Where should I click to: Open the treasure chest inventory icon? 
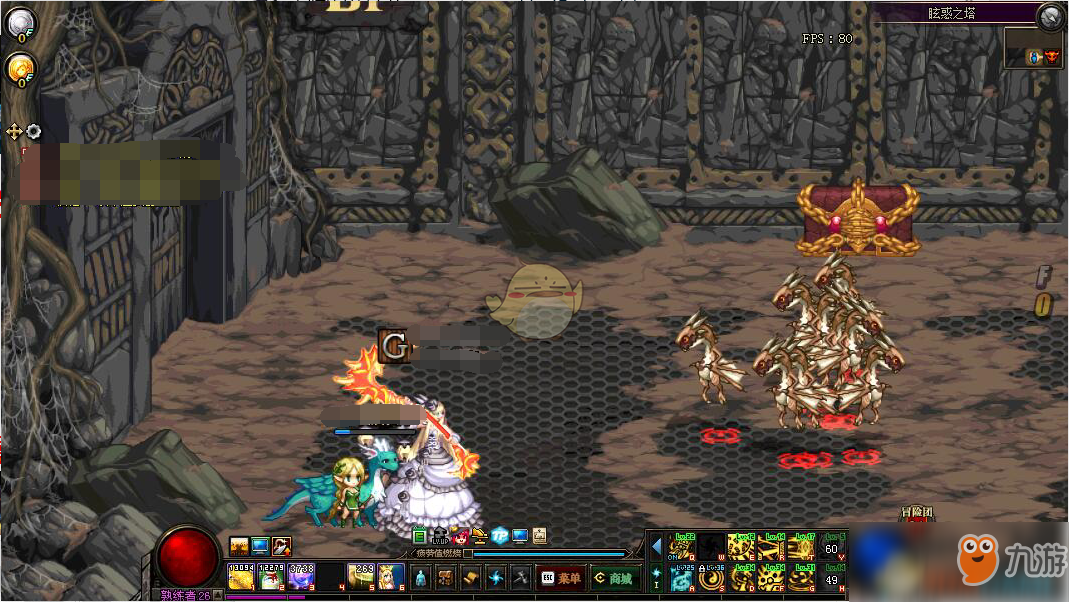pos(445,578)
